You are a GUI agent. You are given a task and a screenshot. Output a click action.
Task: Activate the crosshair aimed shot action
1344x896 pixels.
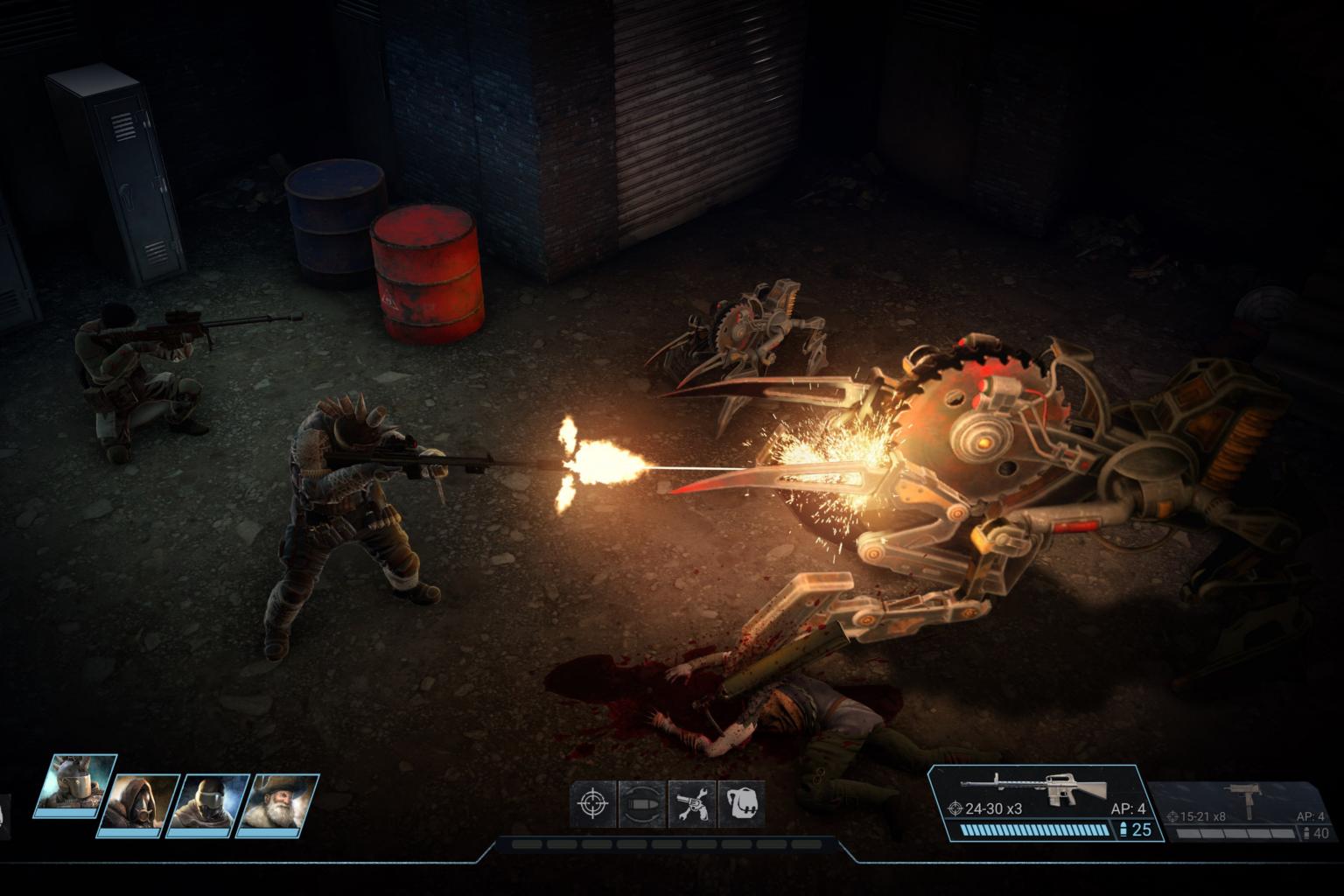594,803
